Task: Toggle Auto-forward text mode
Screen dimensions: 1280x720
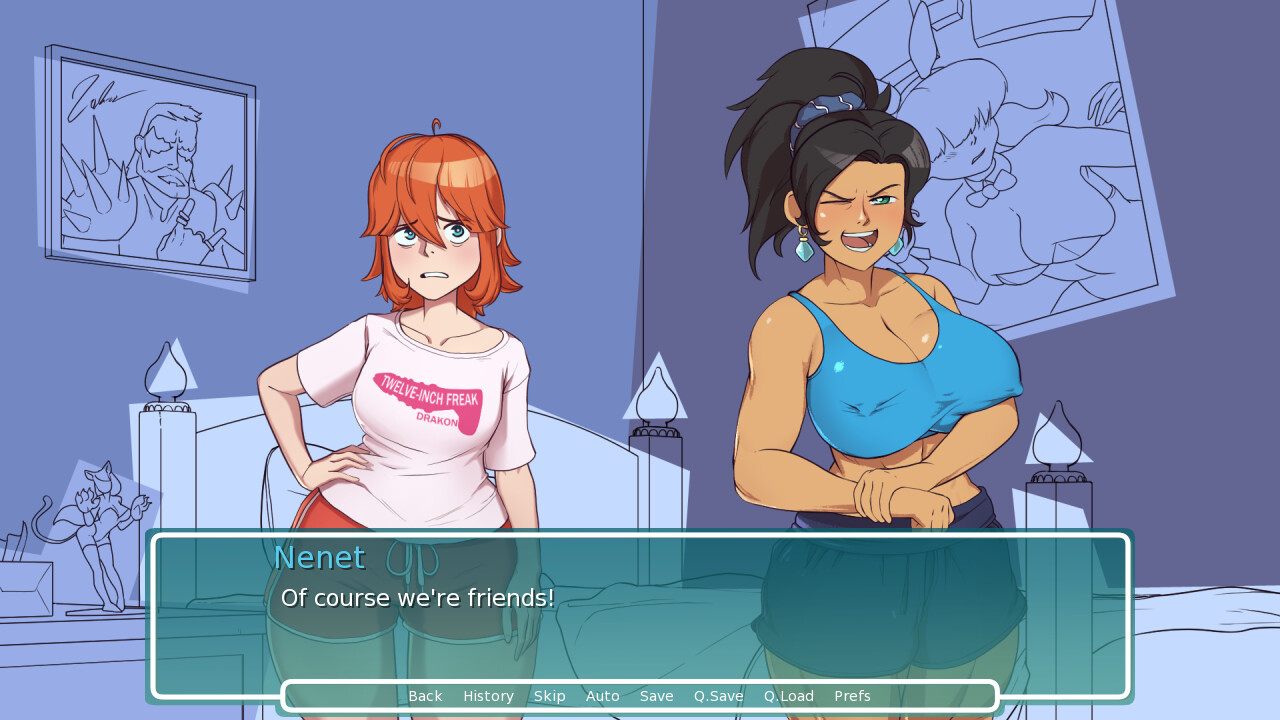Action: point(602,696)
